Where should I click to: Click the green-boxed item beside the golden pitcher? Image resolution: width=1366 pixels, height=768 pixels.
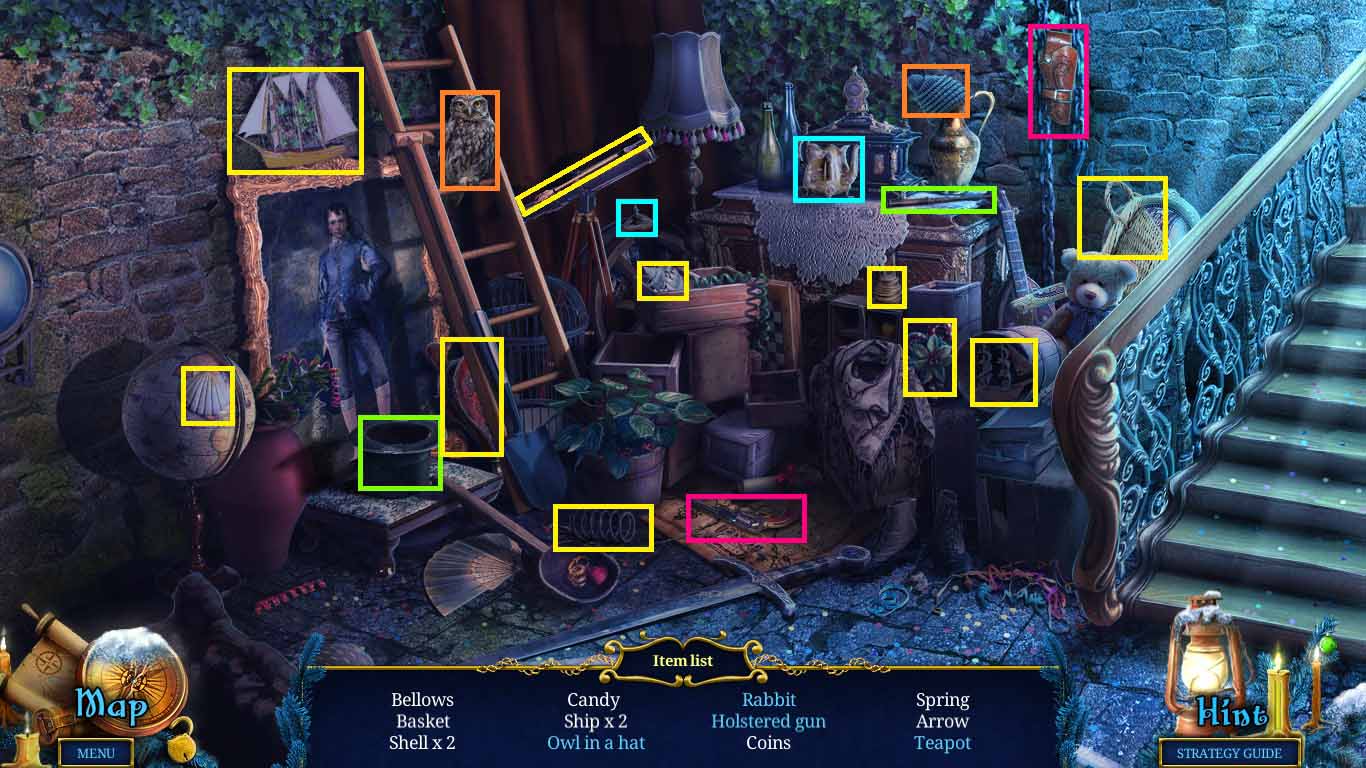click(x=937, y=198)
